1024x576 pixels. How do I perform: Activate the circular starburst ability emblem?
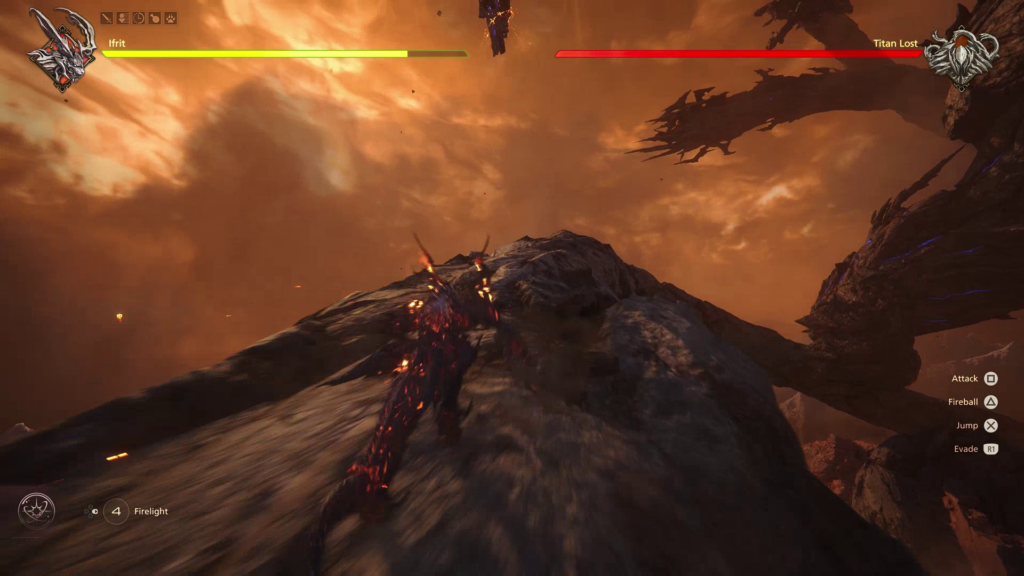point(36,511)
